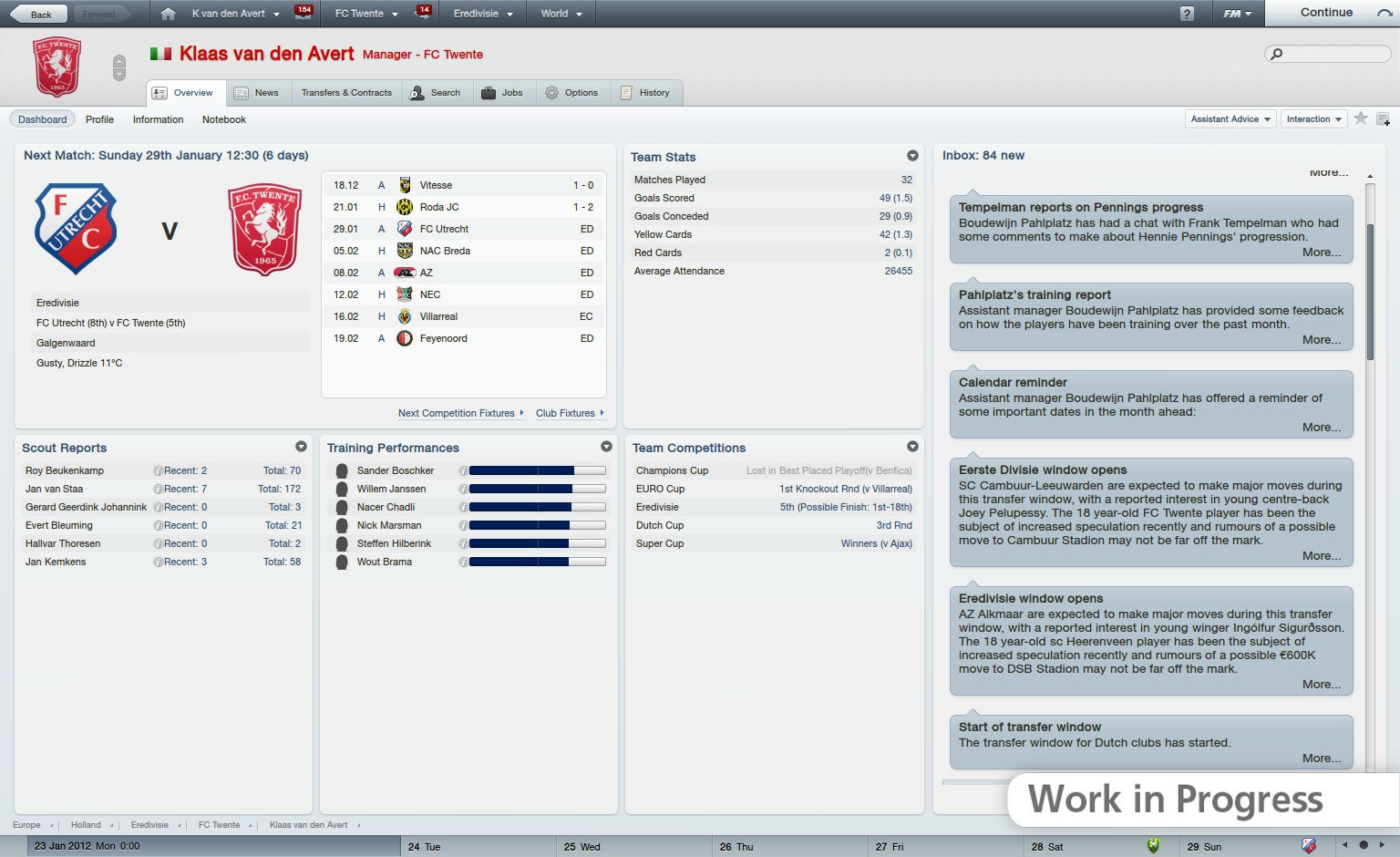Collapse the Scout Reports panel arrow
1400x857 pixels.
[302, 447]
